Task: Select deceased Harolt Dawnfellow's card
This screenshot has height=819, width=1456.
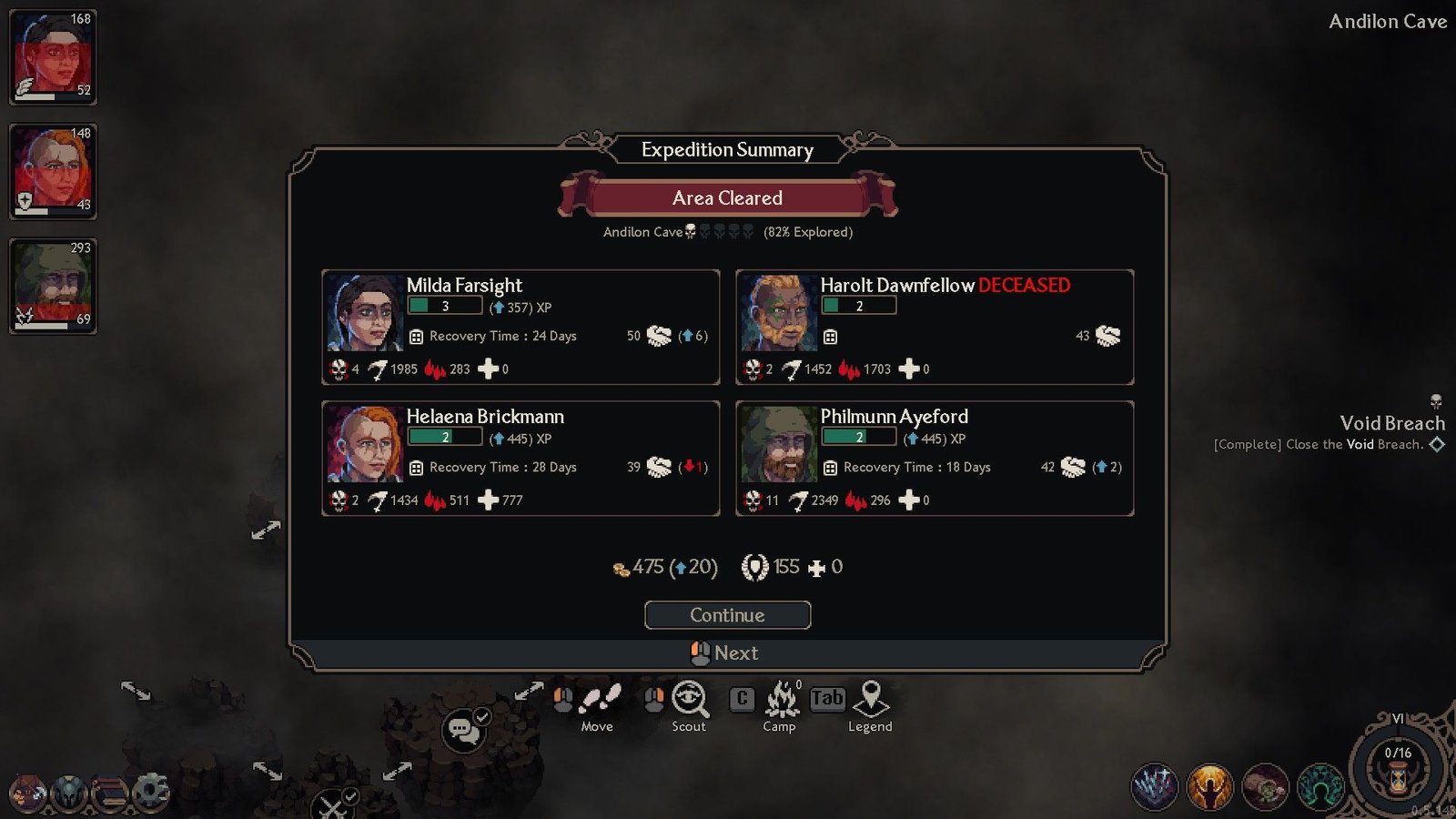Action: 935,327
